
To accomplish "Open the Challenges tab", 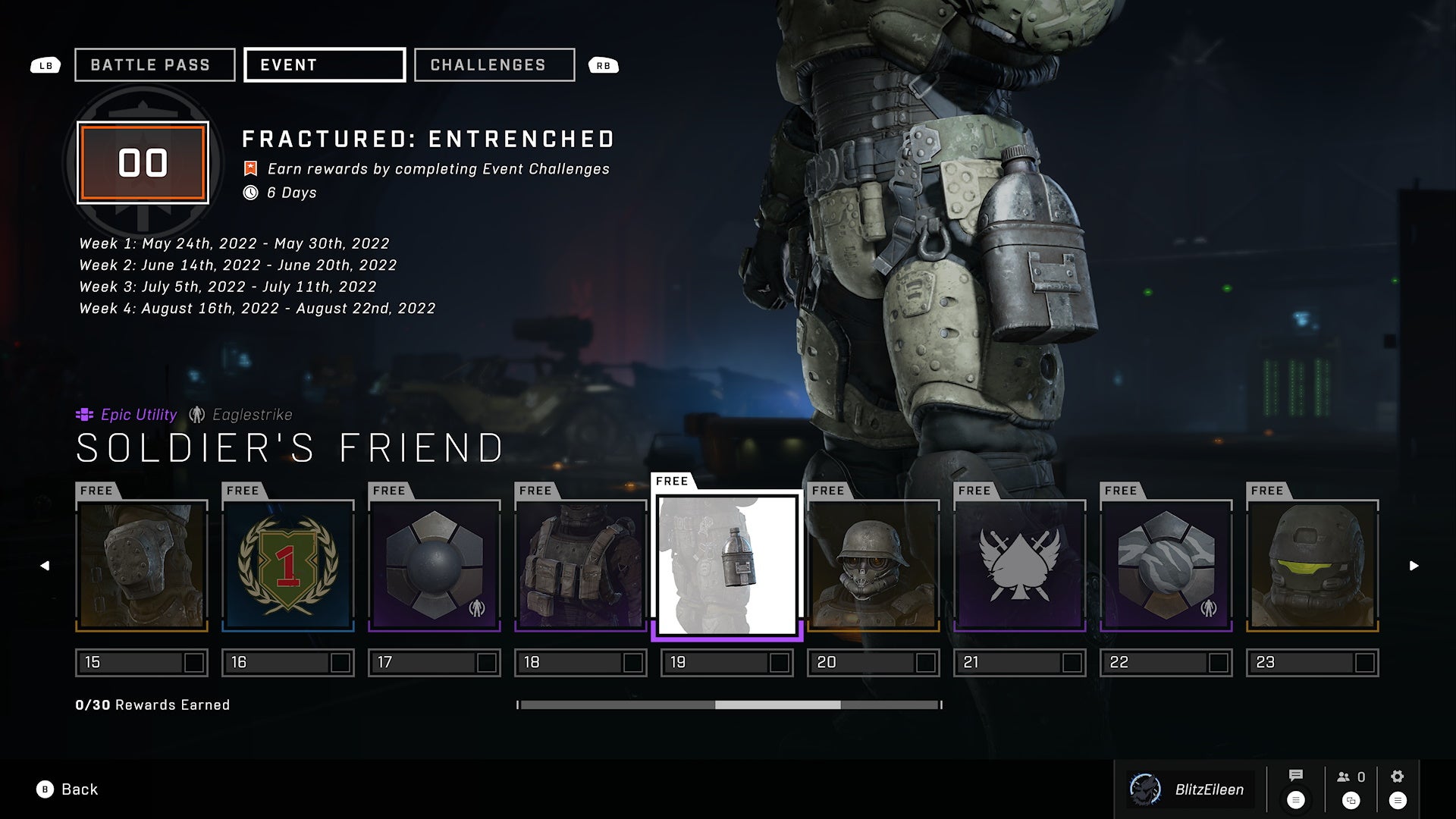I will [x=494, y=65].
